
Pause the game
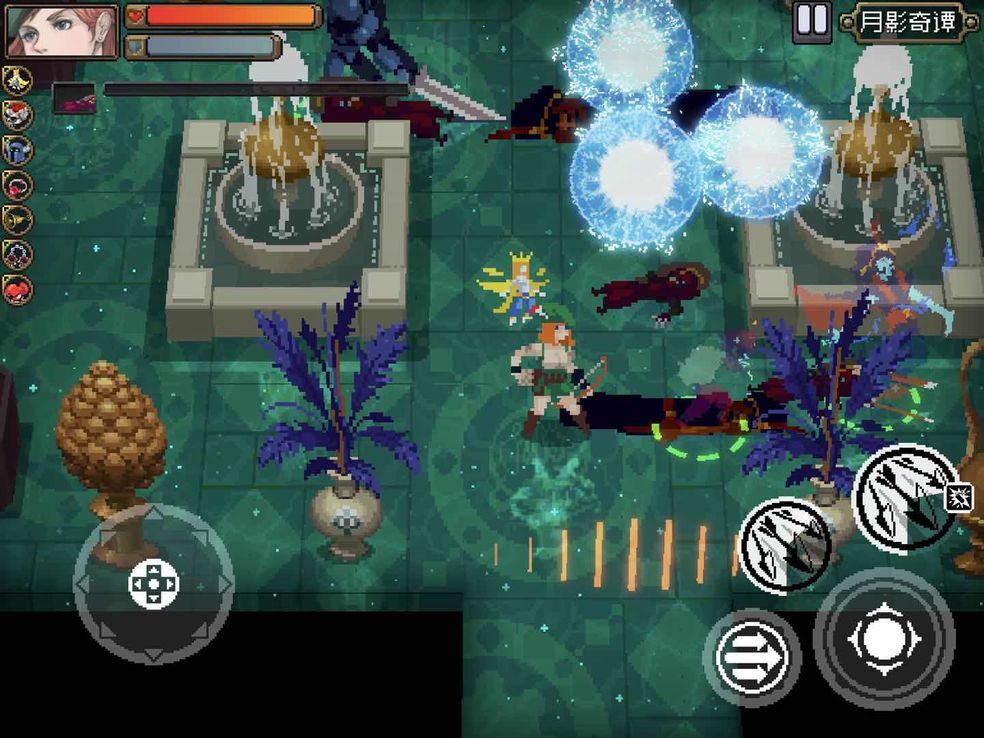(811, 22)
